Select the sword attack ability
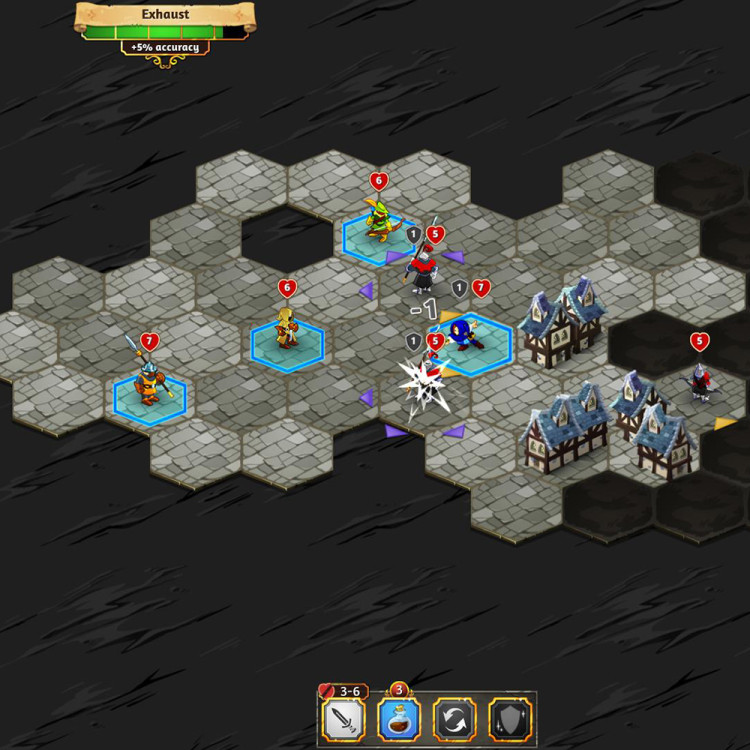This screenshot has height=750, width=750. tap(343, 719)
